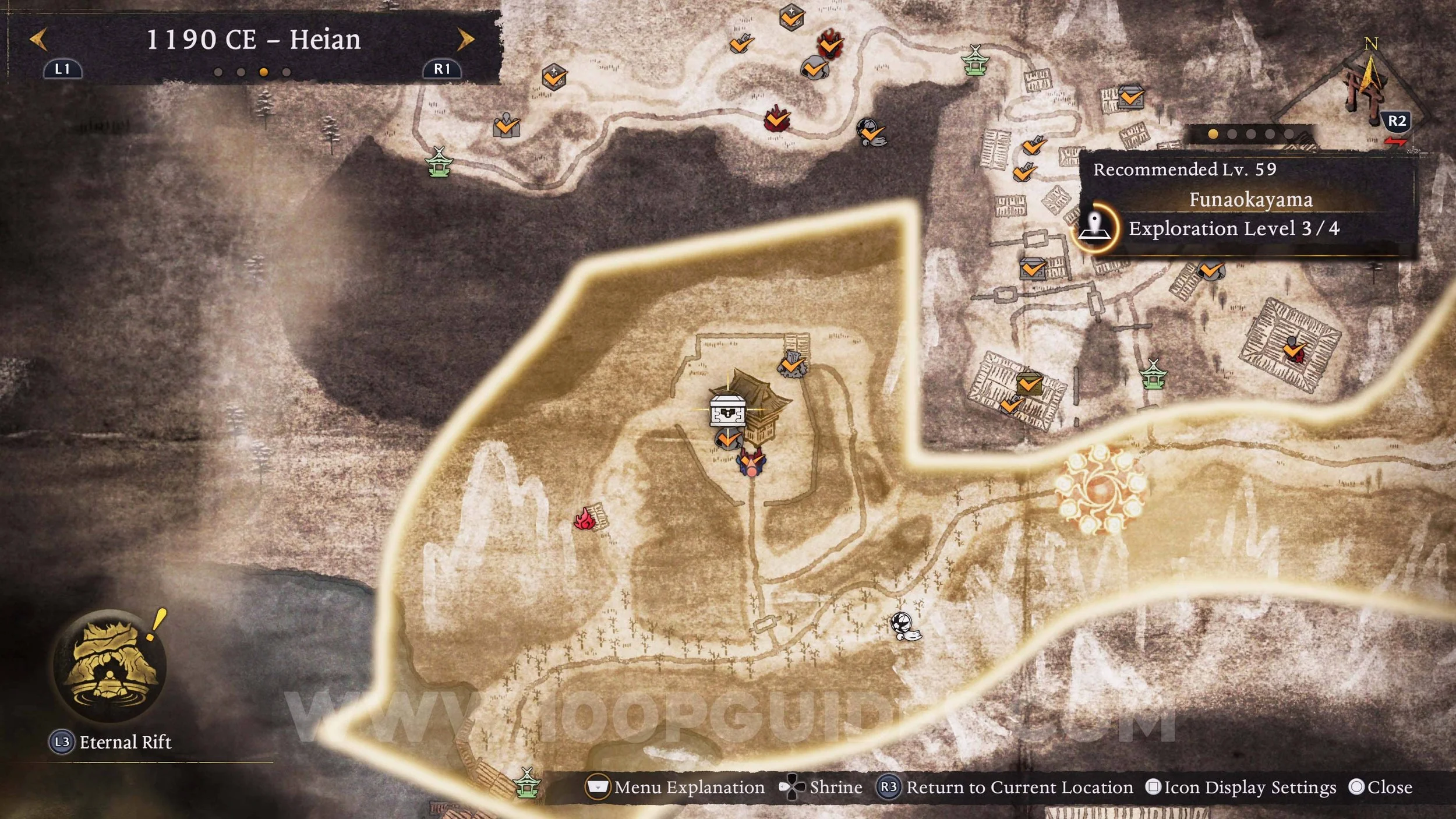Go to the previous era with the left arrow
Image resolution: width=1456 pixels, height=819 pixels.
click(x=39, y=40)
